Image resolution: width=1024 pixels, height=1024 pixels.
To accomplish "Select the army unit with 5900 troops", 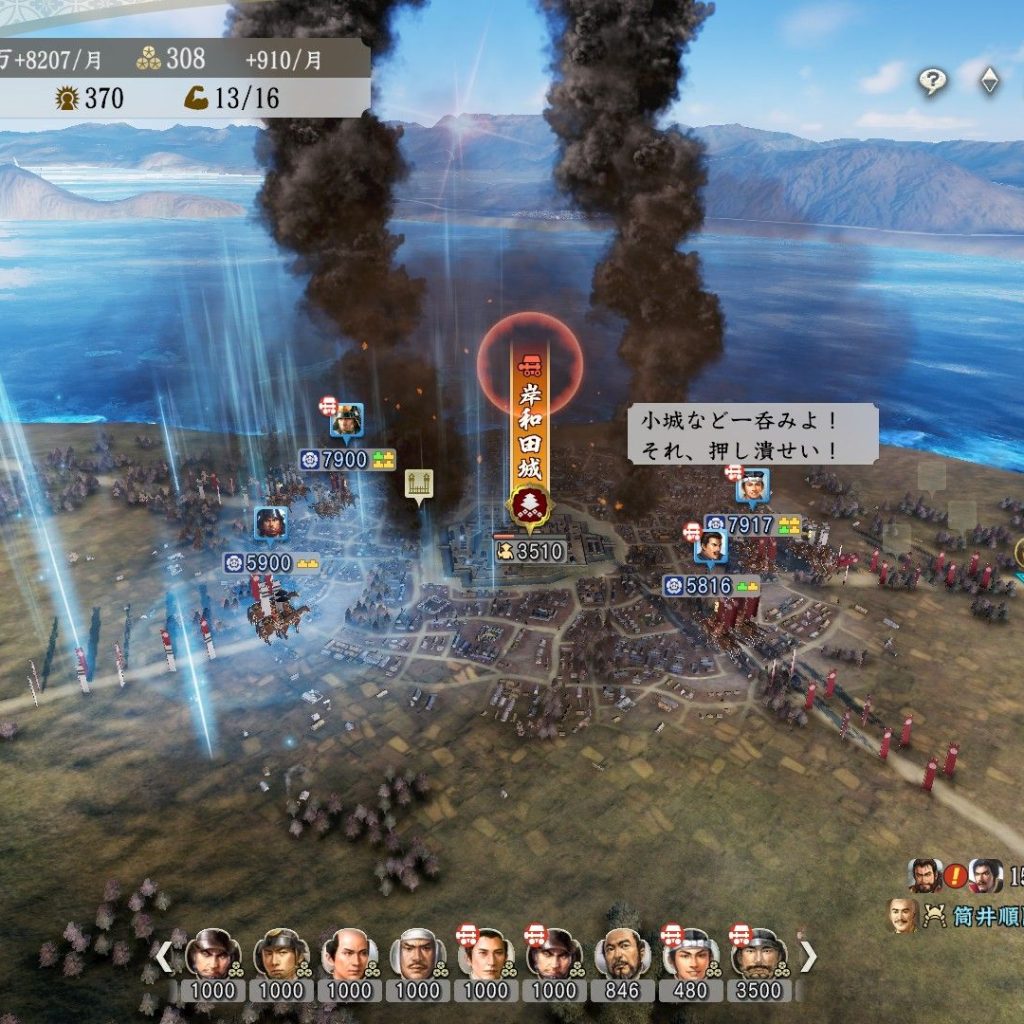I will point(270,523).
